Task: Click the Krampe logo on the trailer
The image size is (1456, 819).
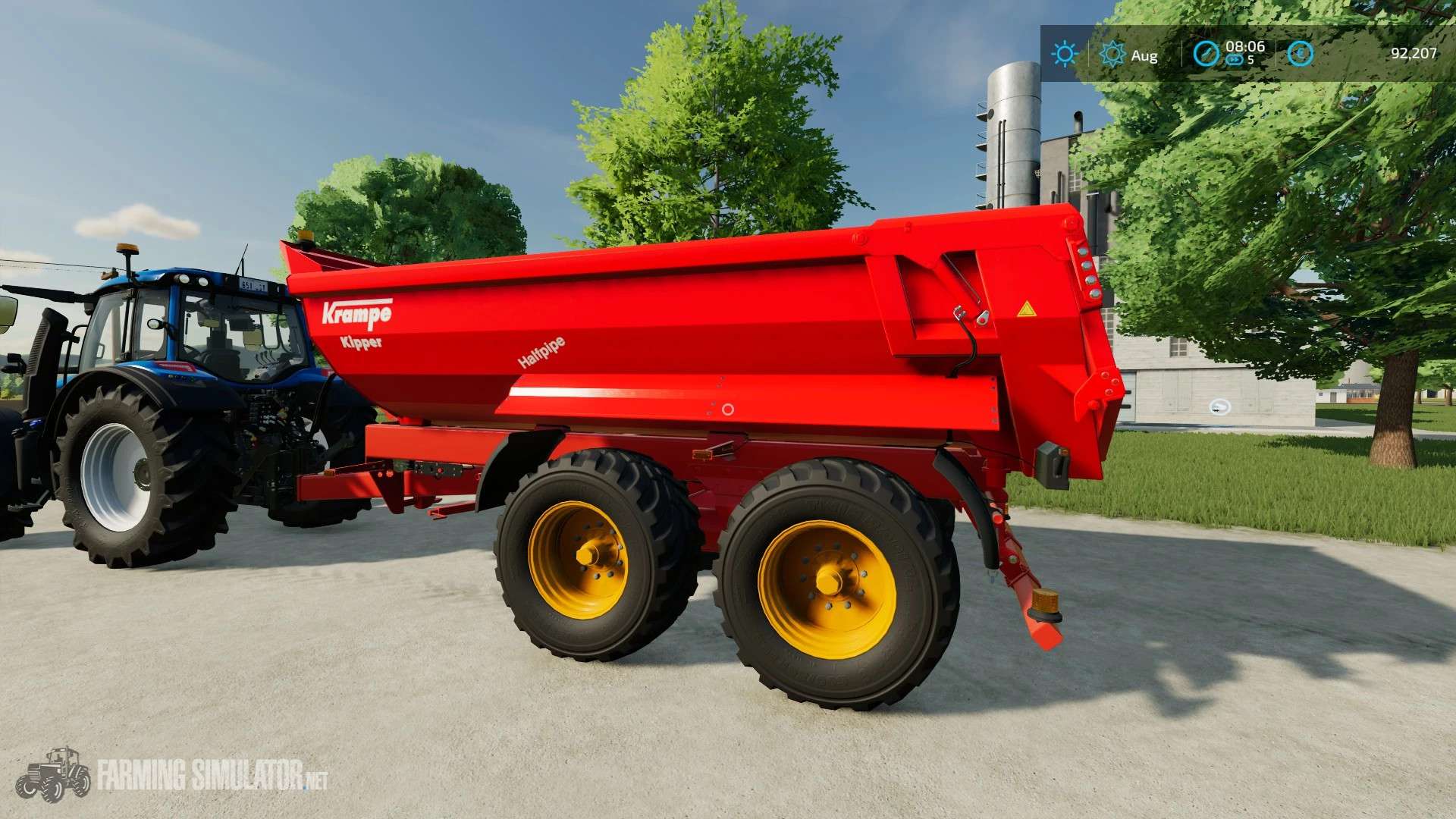Action: [356, 309]
